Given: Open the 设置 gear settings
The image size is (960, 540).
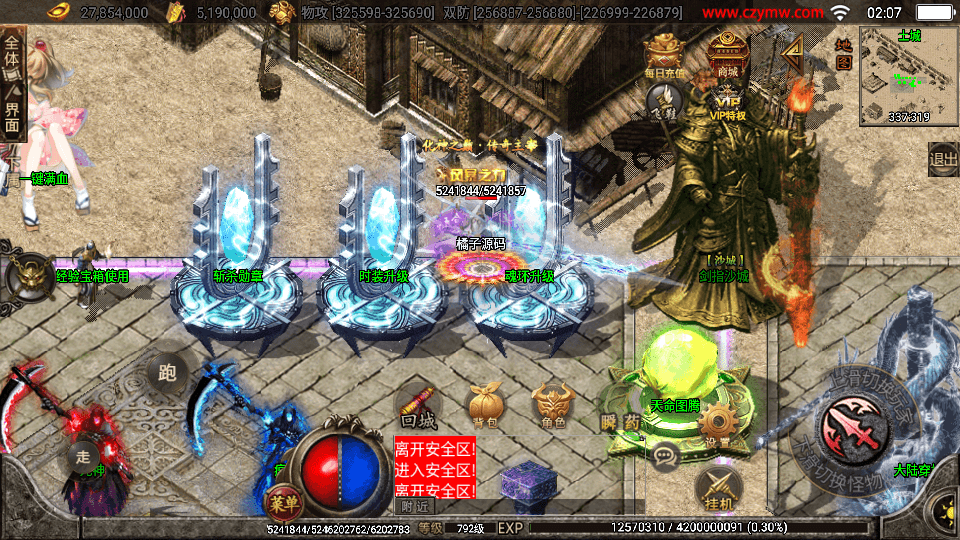Looking at the screenshot, I should point(716,425).
